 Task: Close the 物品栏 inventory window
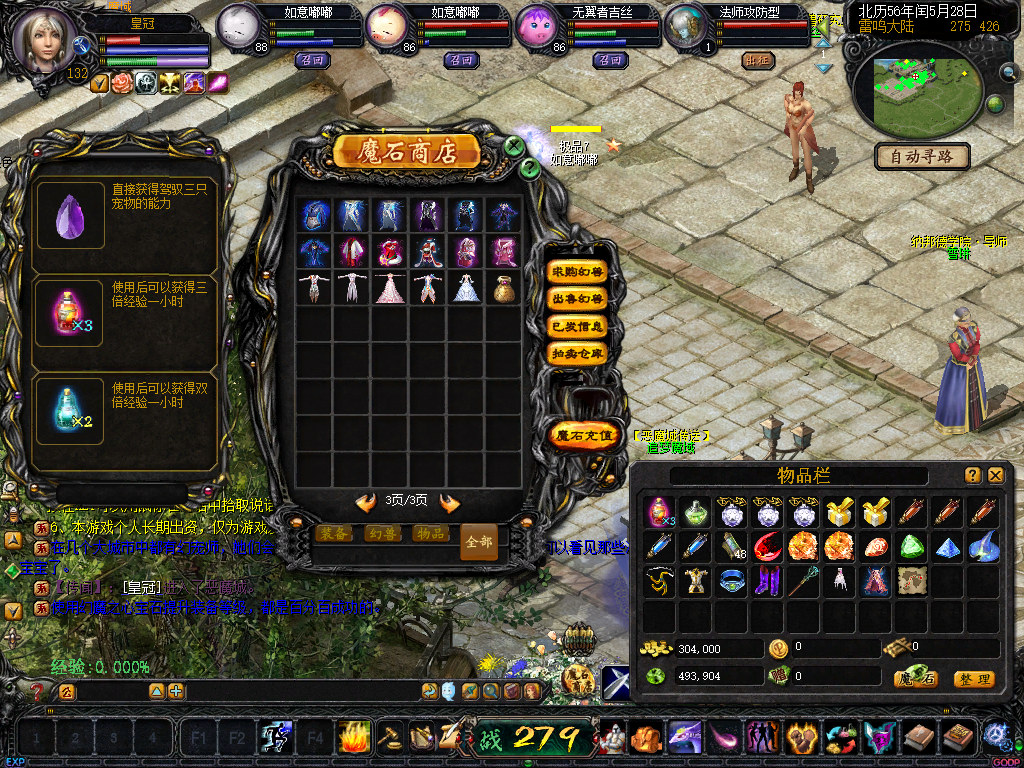[x=996, y=475]
